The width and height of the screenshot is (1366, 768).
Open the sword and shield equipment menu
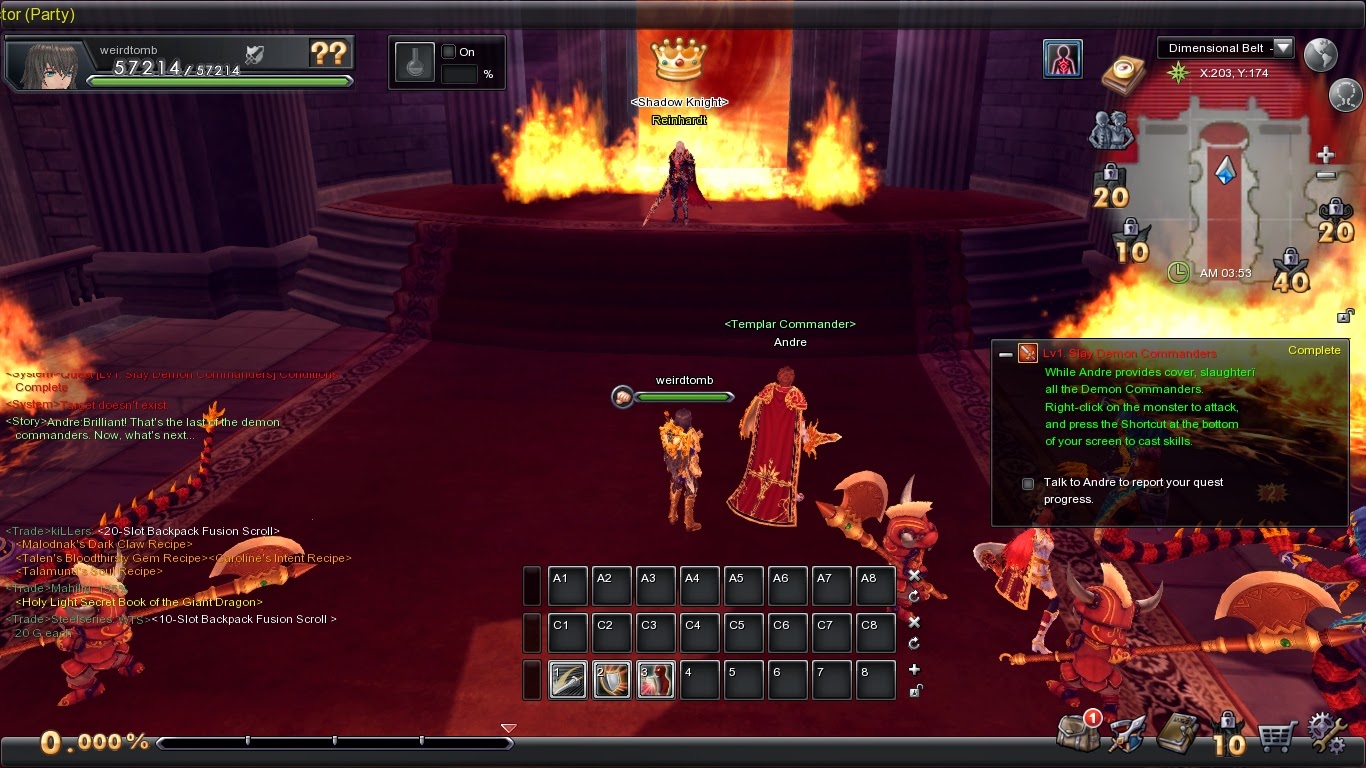[1128, 735]
